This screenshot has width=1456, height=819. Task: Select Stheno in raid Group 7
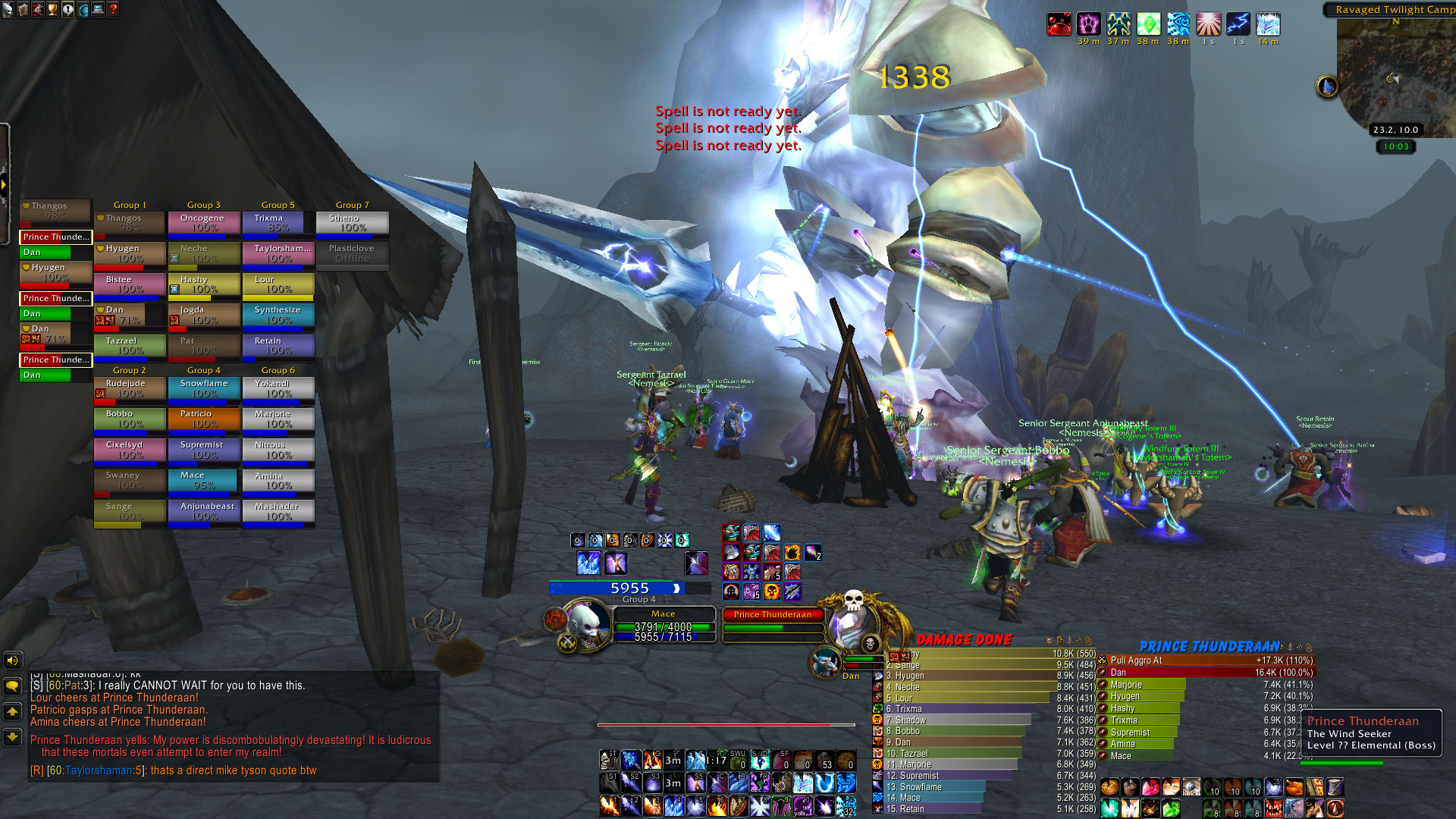[x=353, y=223]
